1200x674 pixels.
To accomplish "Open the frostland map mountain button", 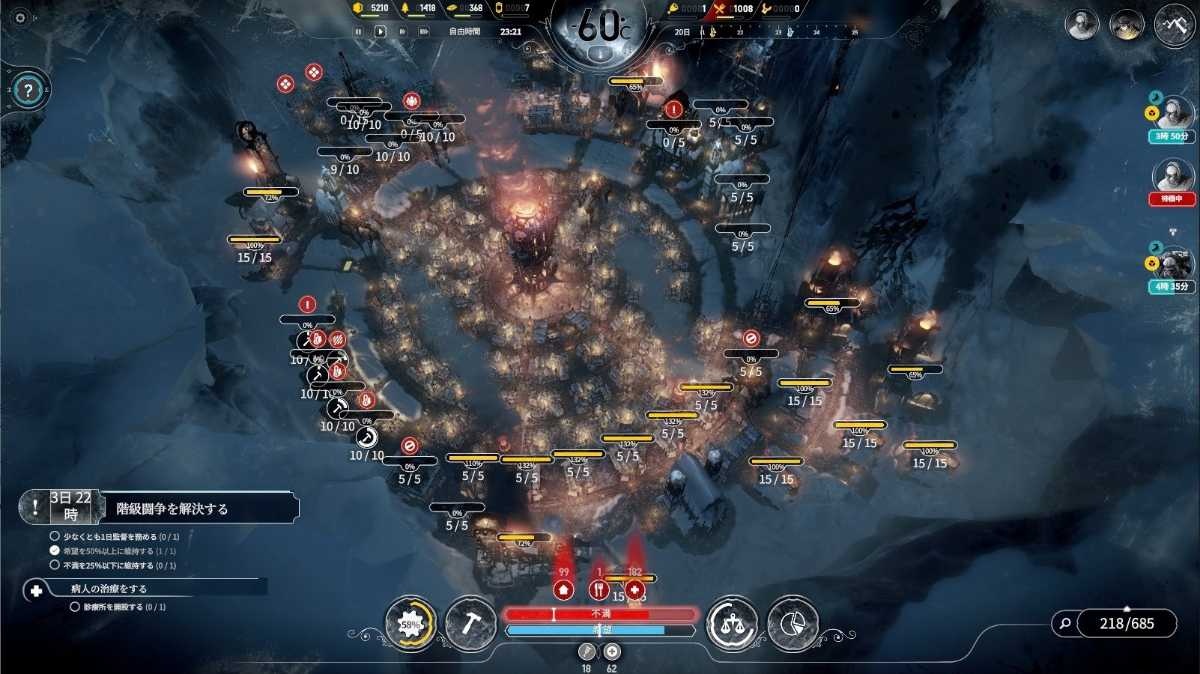I will [1175, 25].
